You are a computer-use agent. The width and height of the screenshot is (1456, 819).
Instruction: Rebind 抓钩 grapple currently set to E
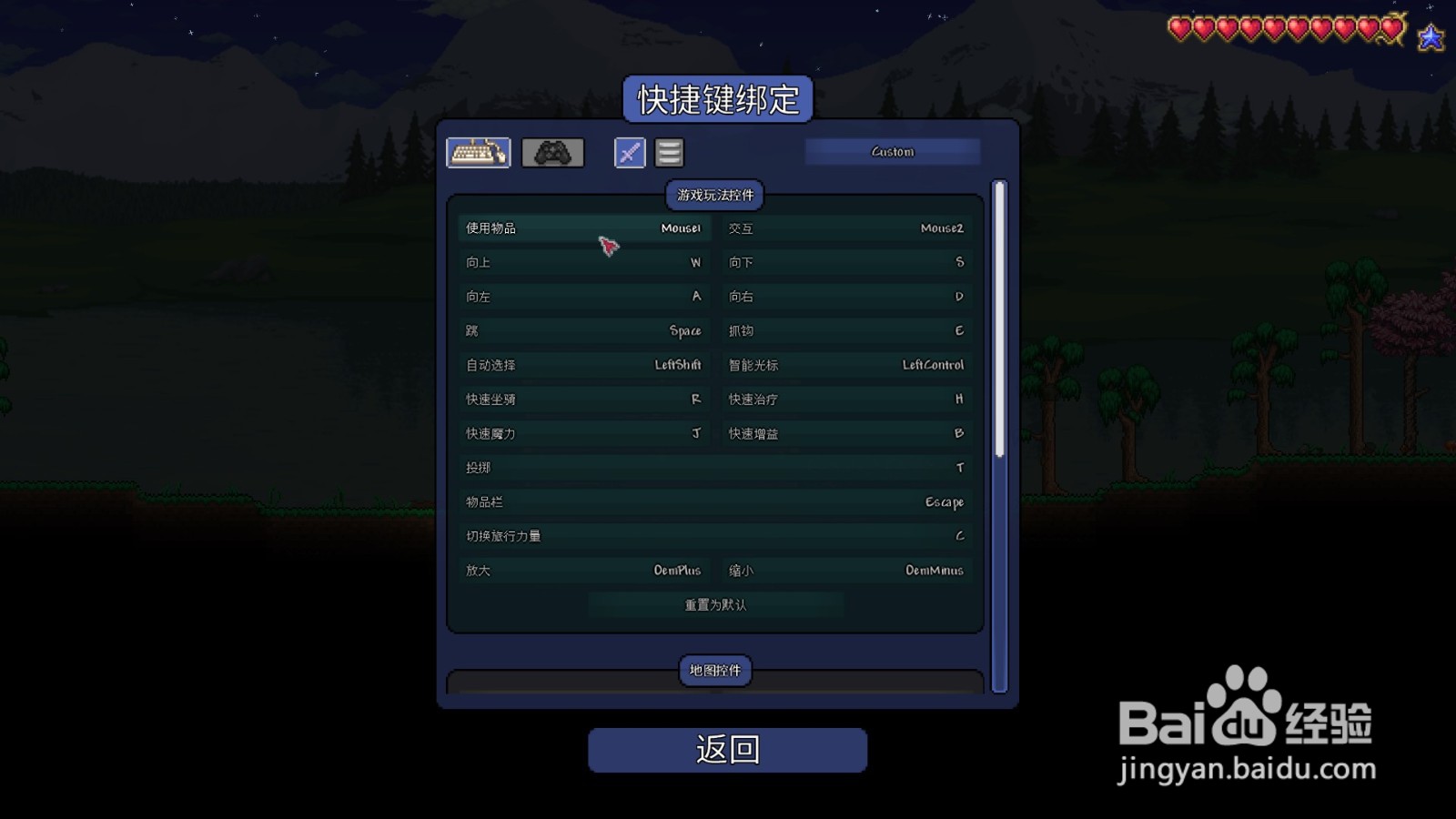click(x=845, y=330)
